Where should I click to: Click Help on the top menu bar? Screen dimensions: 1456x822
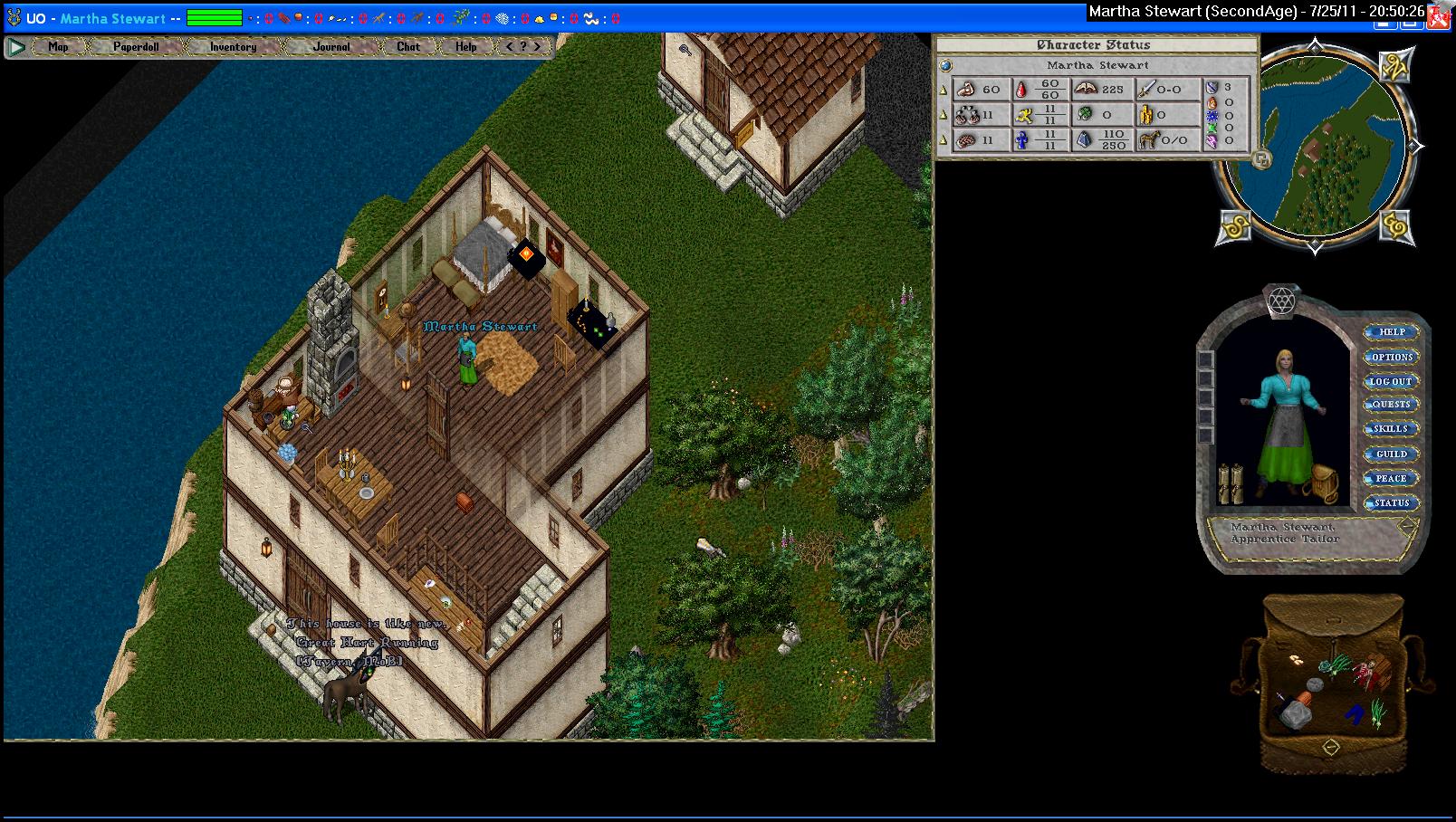465,47
